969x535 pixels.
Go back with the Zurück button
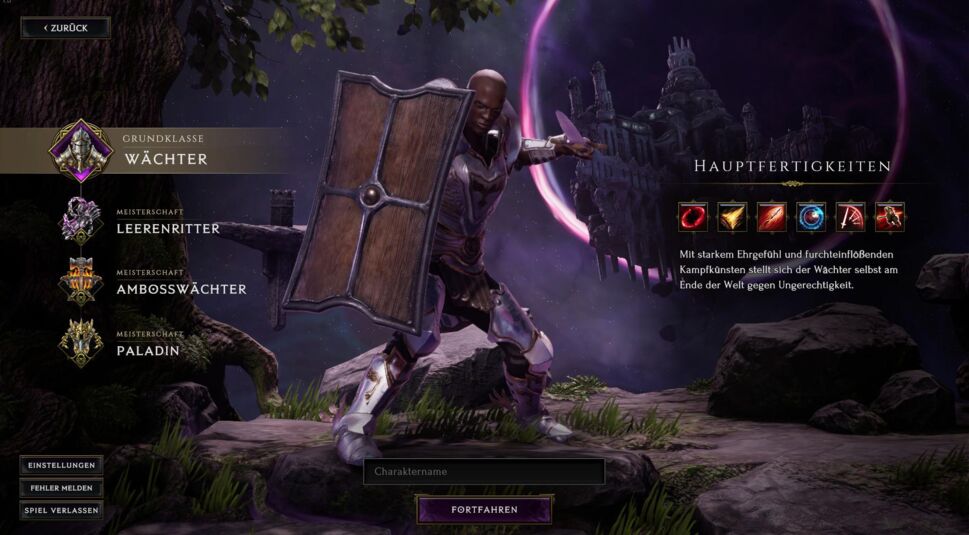click(x=66, y=28)
